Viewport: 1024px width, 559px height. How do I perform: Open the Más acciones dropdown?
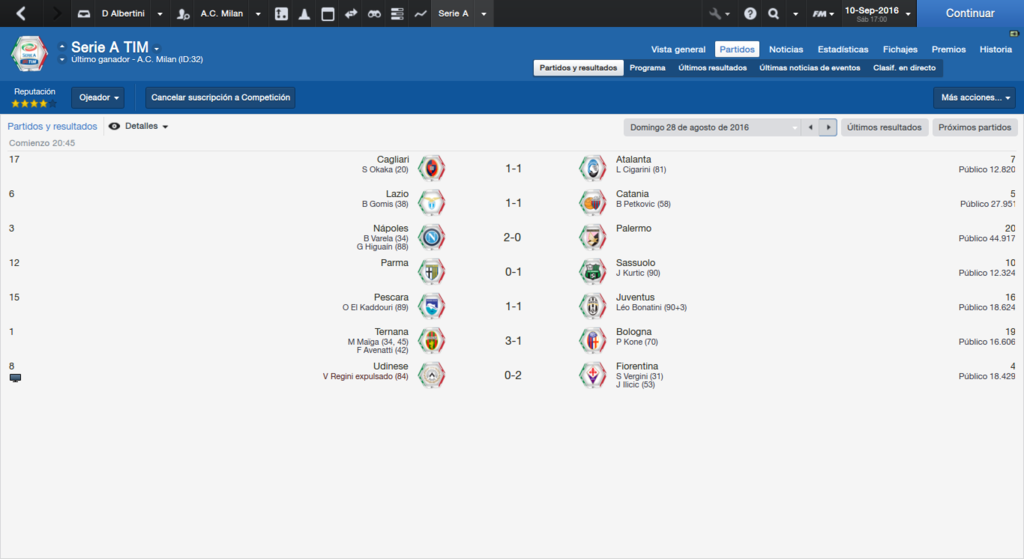pyautogui.click(x=973, y=98)
